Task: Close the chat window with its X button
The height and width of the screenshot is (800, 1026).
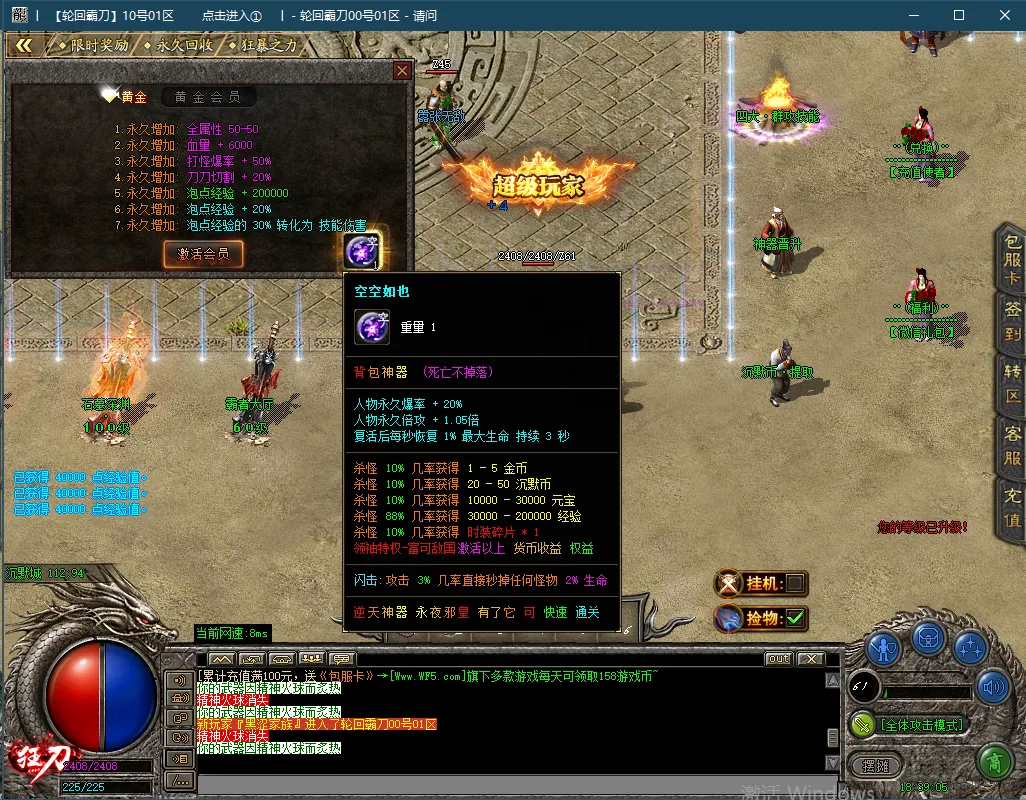Action: tap(810, 659)
